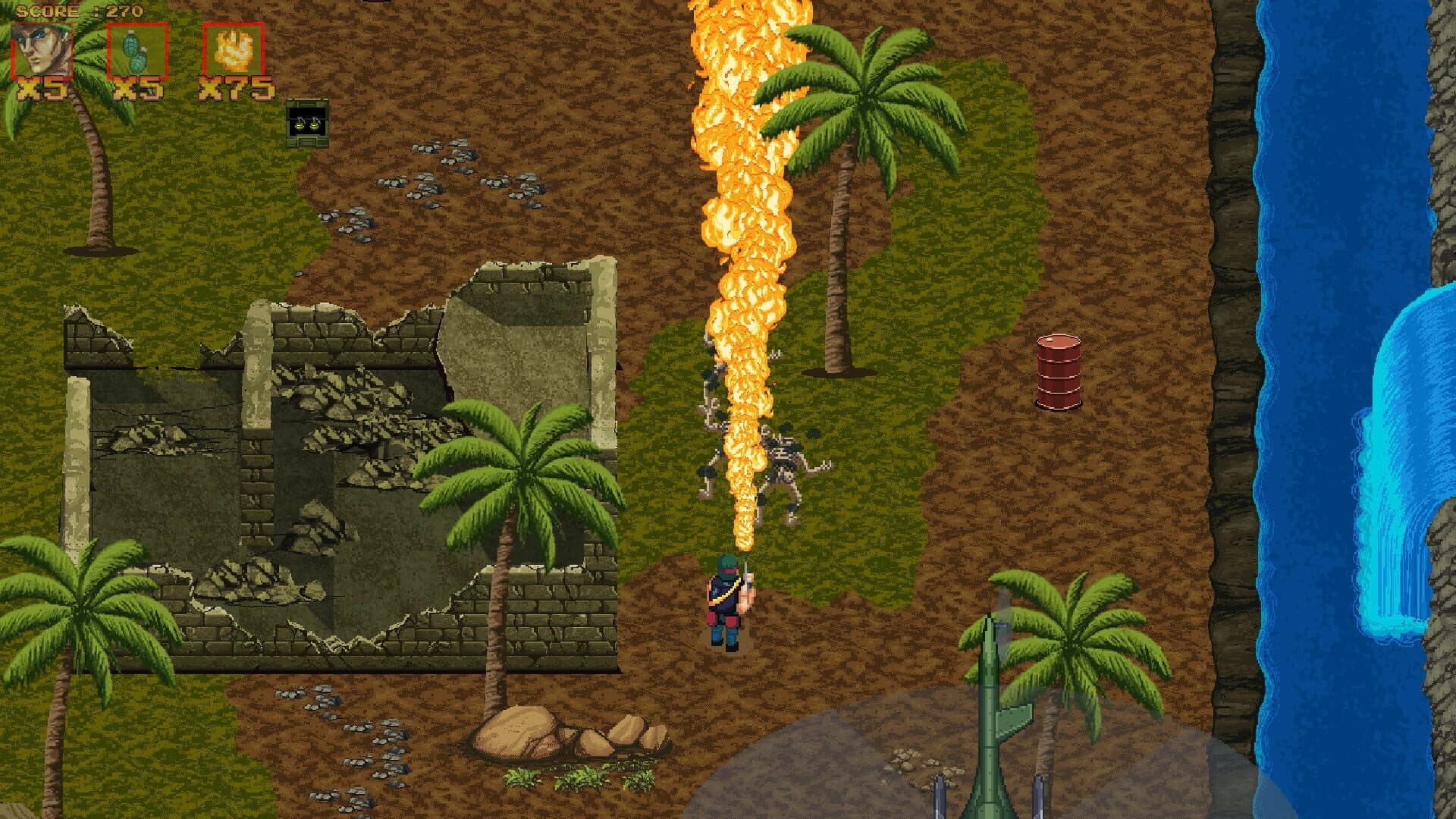The image size is (1456, 819).
Task: Click the X5 grenade count label
Action: pos(139,89)
